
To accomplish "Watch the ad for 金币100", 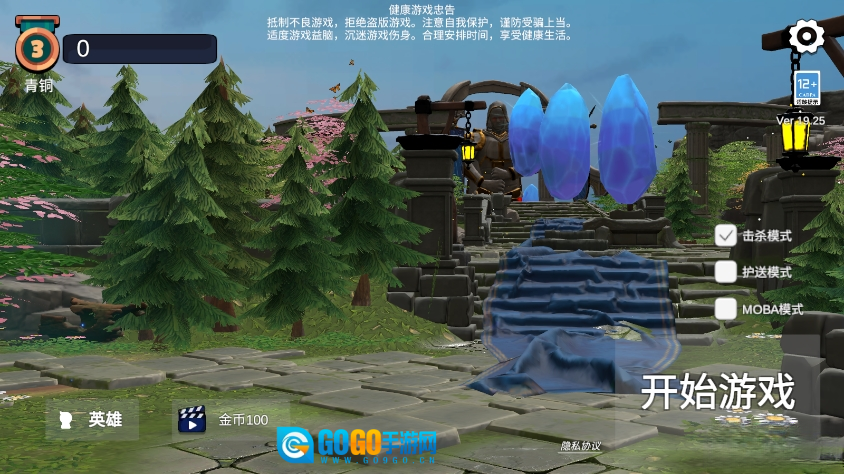I will pos(226,420).
